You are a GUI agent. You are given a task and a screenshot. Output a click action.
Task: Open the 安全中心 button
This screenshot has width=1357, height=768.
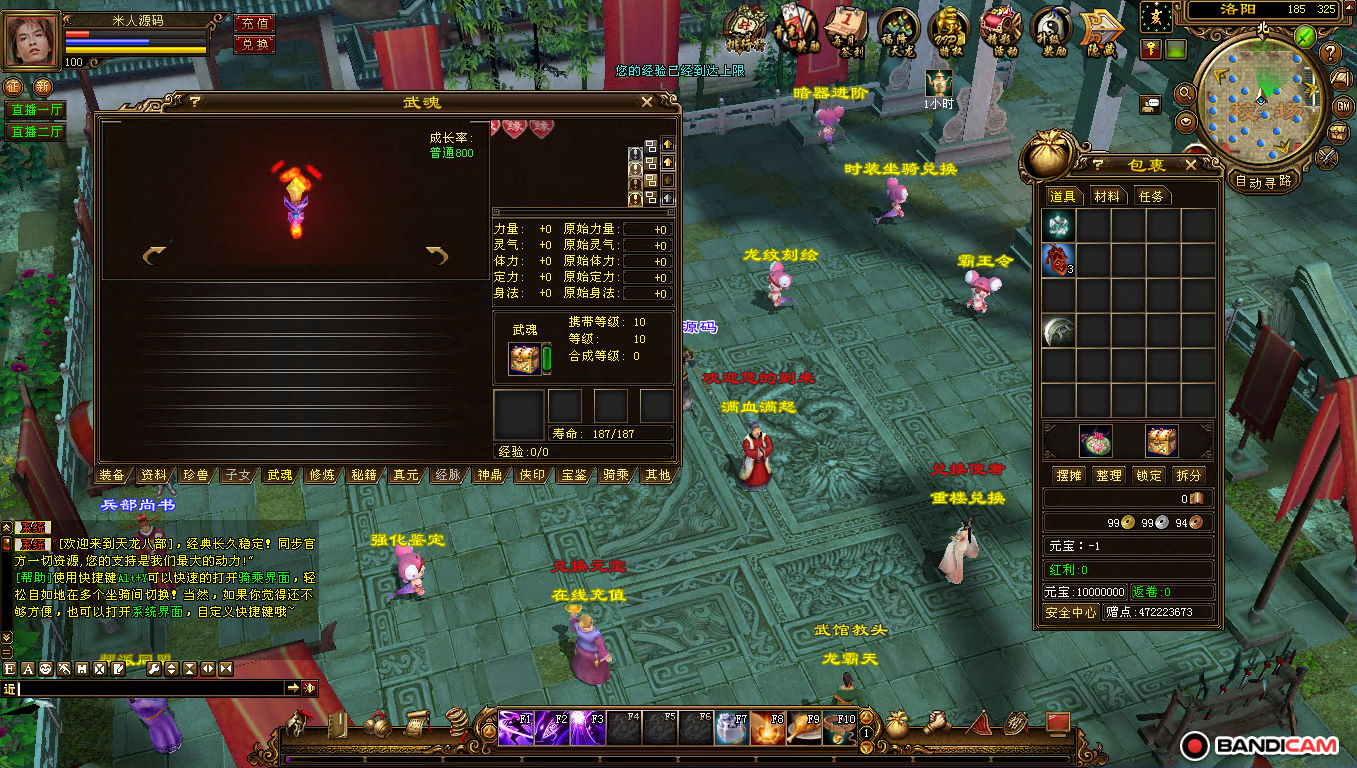(1070, 612)
